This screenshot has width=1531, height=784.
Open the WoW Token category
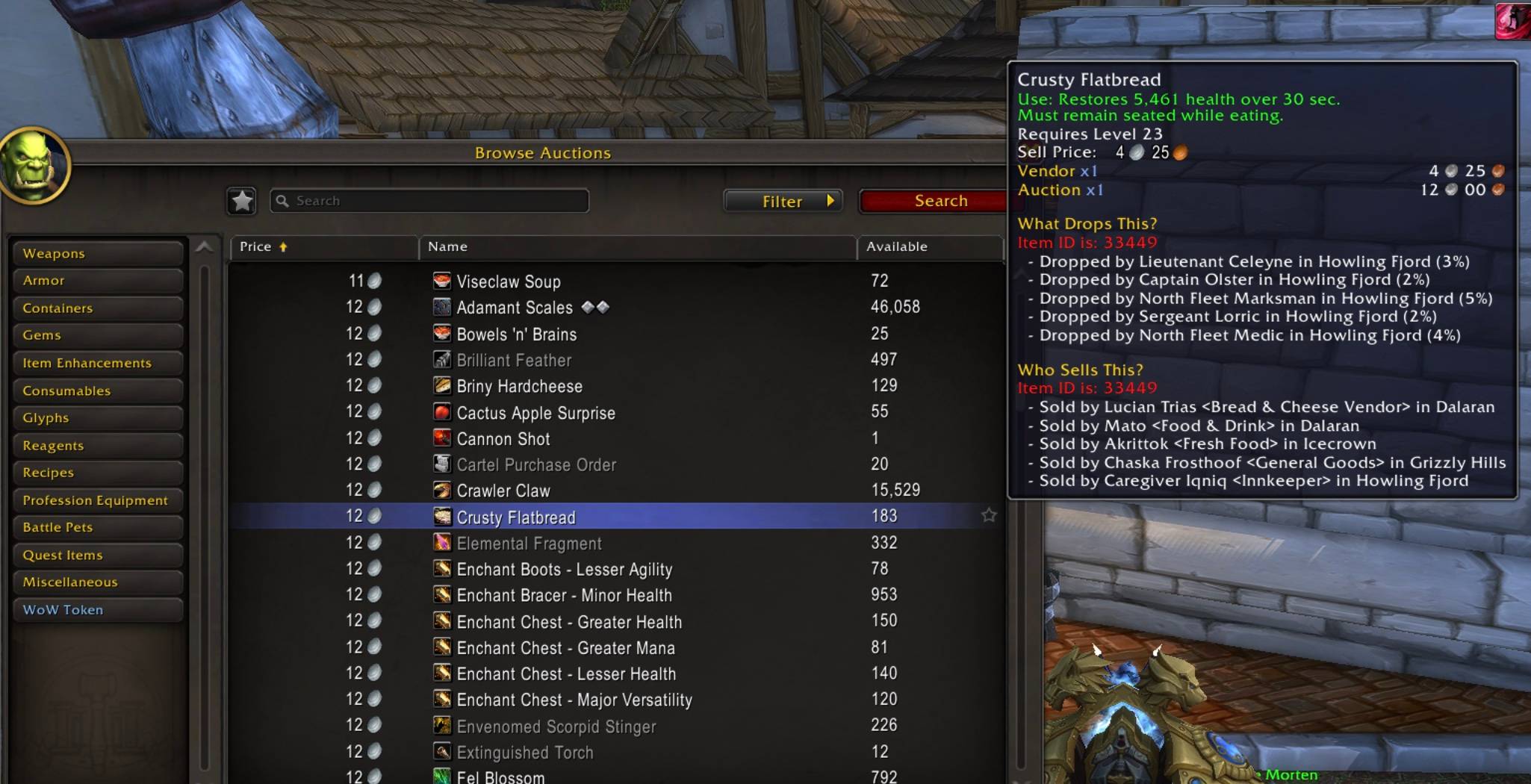coord(97,609)
